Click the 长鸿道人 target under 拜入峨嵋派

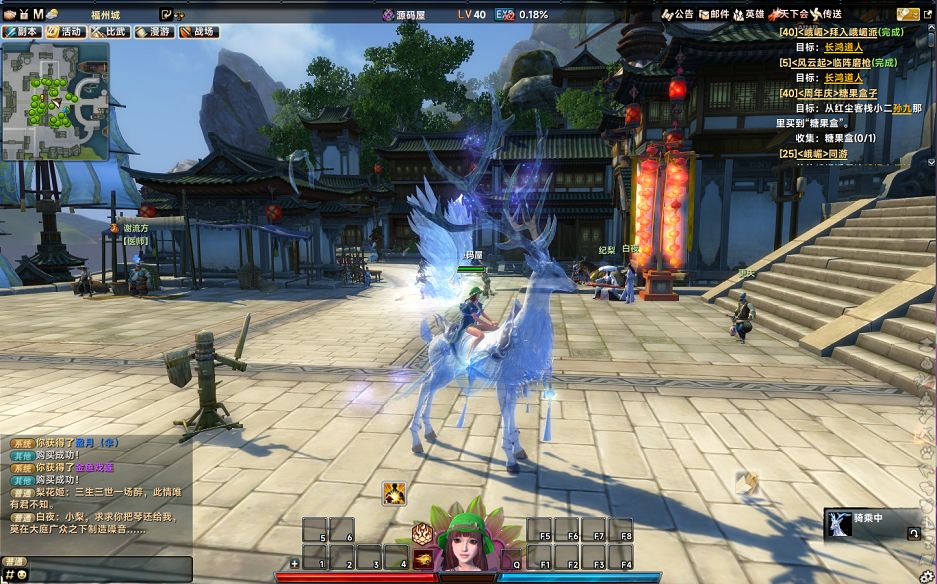[x=843, y=47]
